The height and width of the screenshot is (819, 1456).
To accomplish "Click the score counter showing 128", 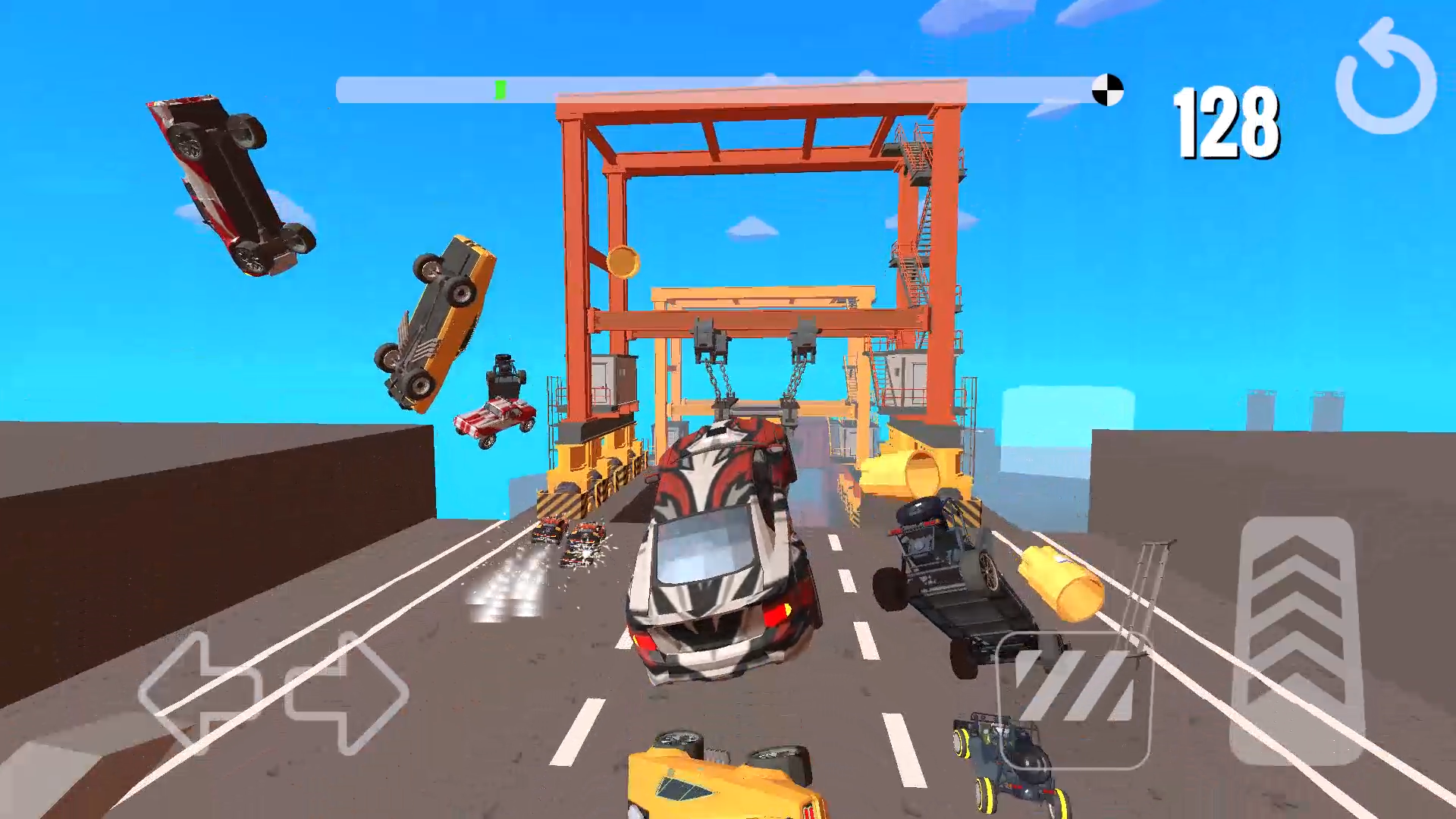I will pyautogui.click(x=1227, y=123).
